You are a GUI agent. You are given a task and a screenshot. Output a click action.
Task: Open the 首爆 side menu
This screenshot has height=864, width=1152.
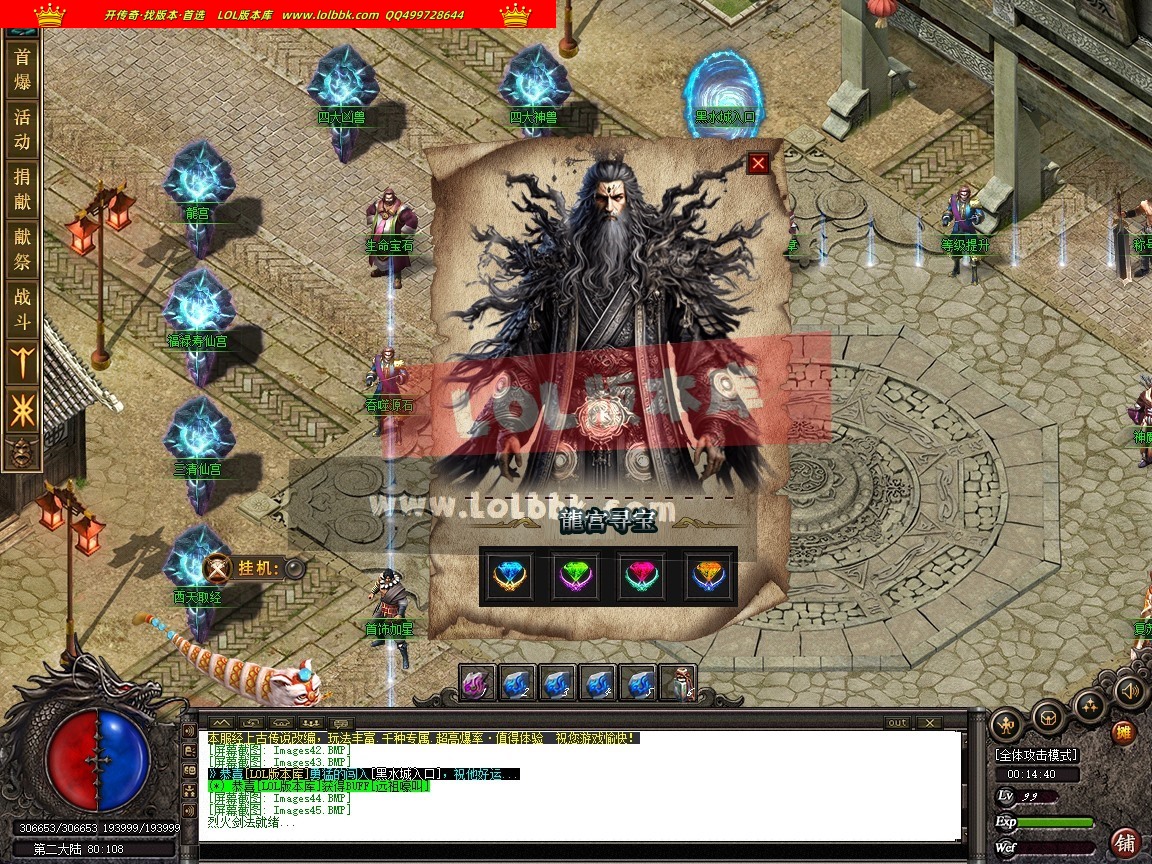22,70
